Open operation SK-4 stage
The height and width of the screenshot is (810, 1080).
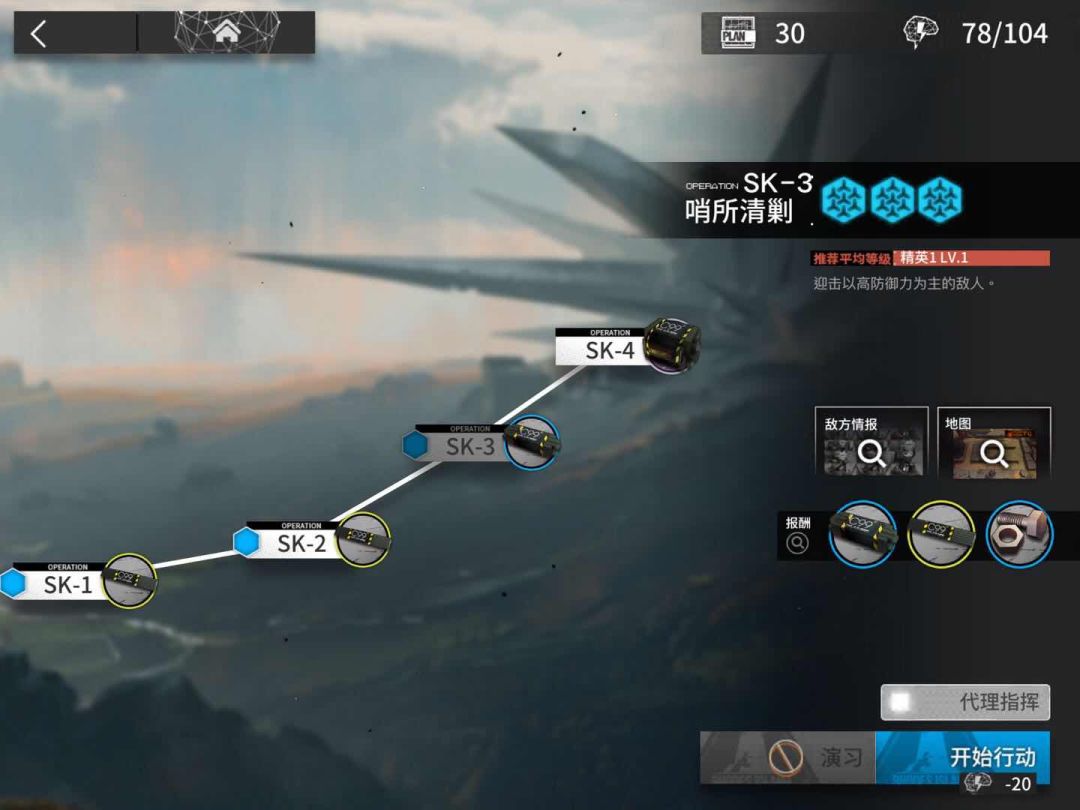[x=610, y=349]
